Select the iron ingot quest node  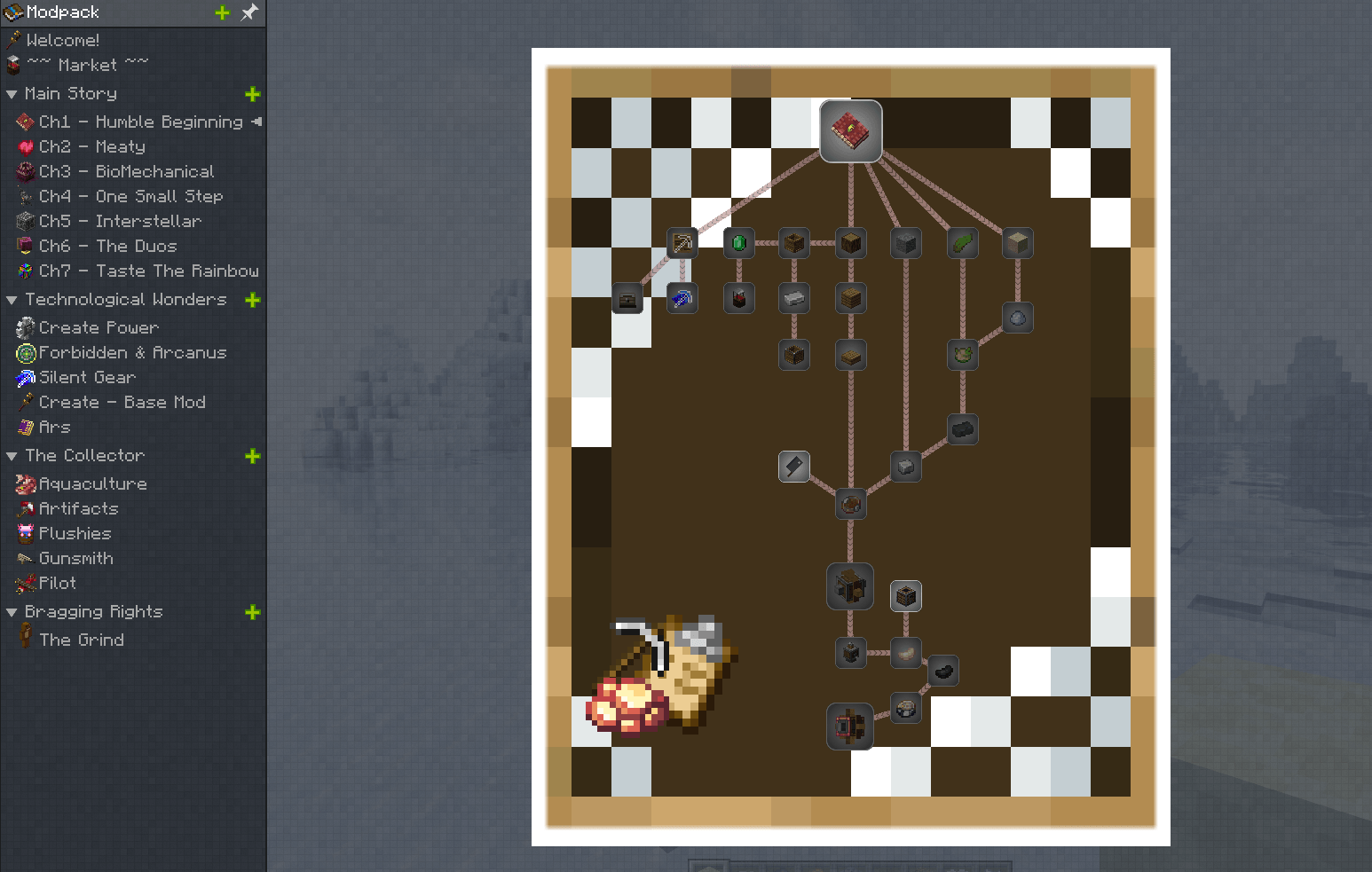click(x=794, y=299)
